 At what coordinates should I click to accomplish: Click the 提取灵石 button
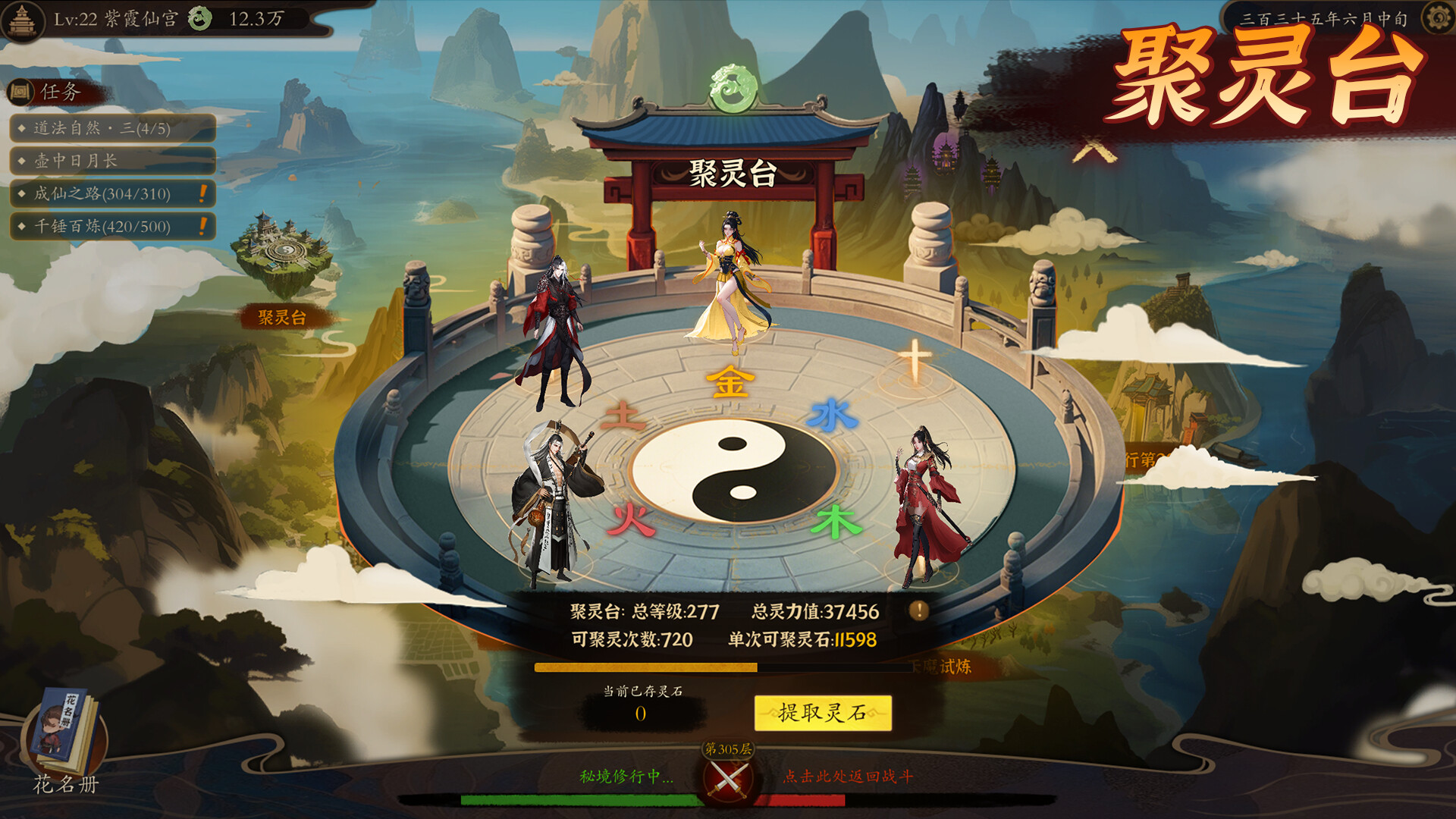[x=822, y=713]
